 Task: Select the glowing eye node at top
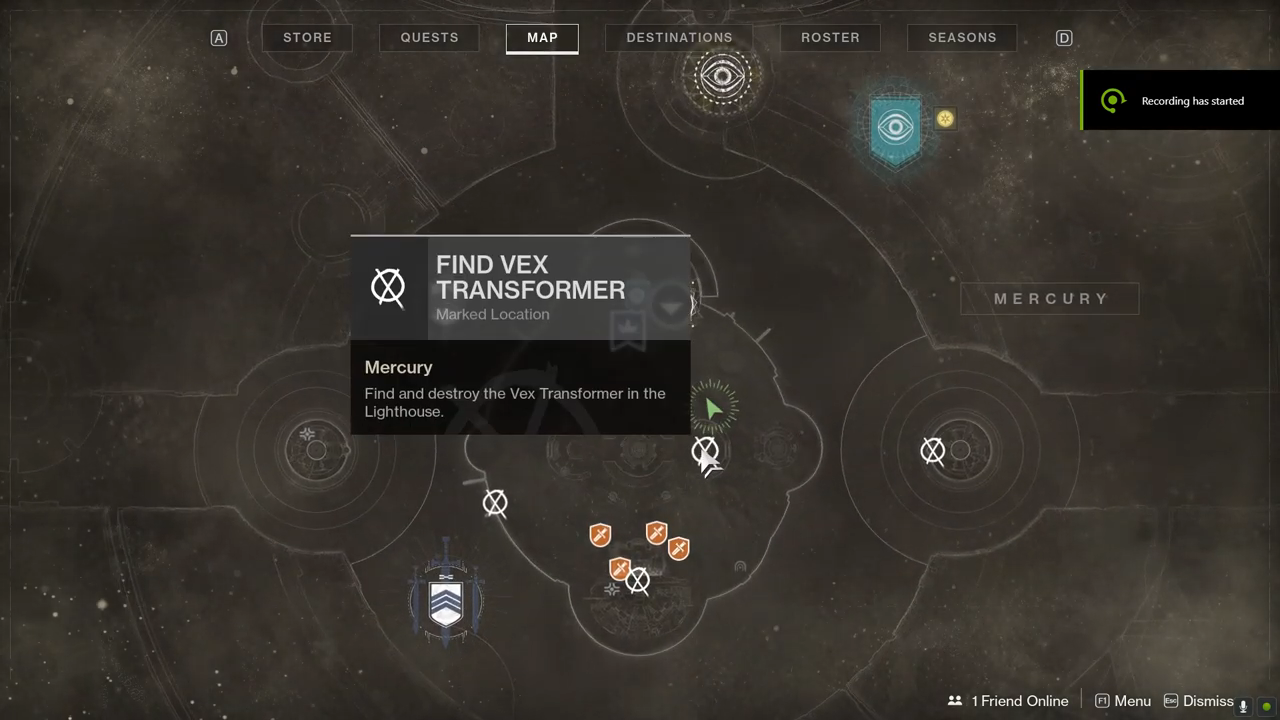[x=721, y=75]
